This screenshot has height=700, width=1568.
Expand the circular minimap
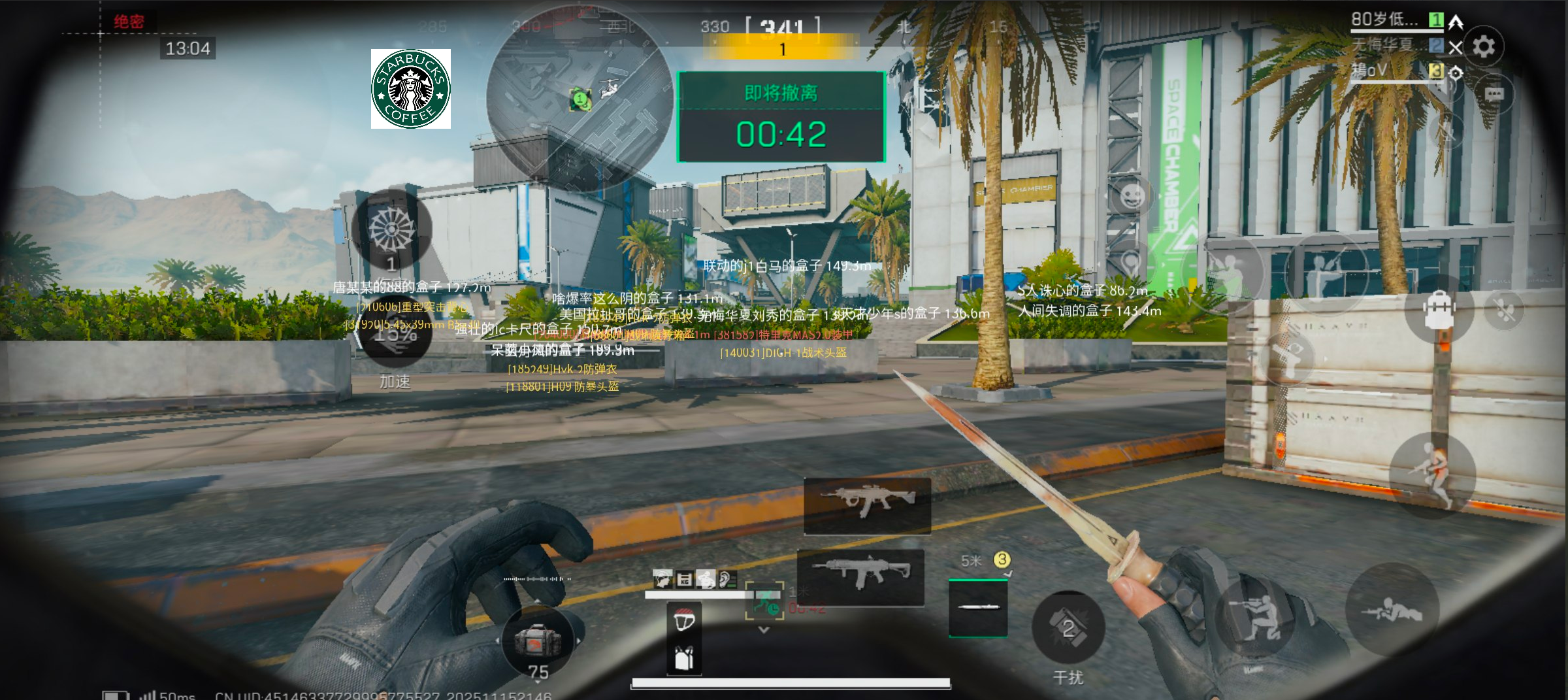coord(580,98)
